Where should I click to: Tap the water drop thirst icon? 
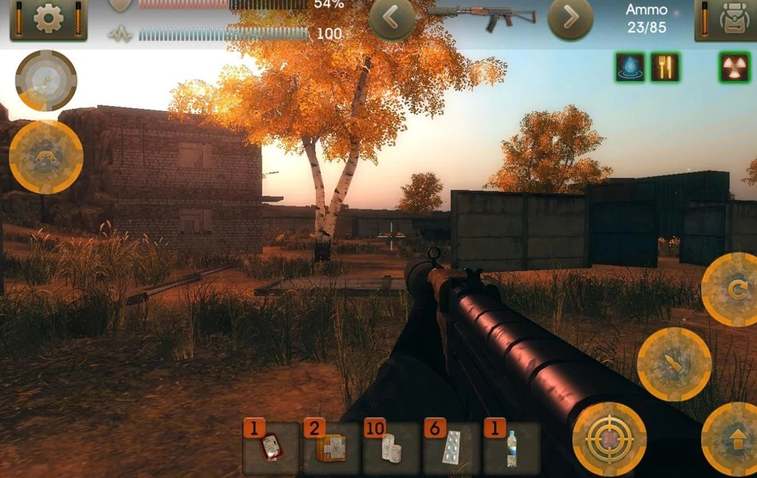(x=630, y=67)
